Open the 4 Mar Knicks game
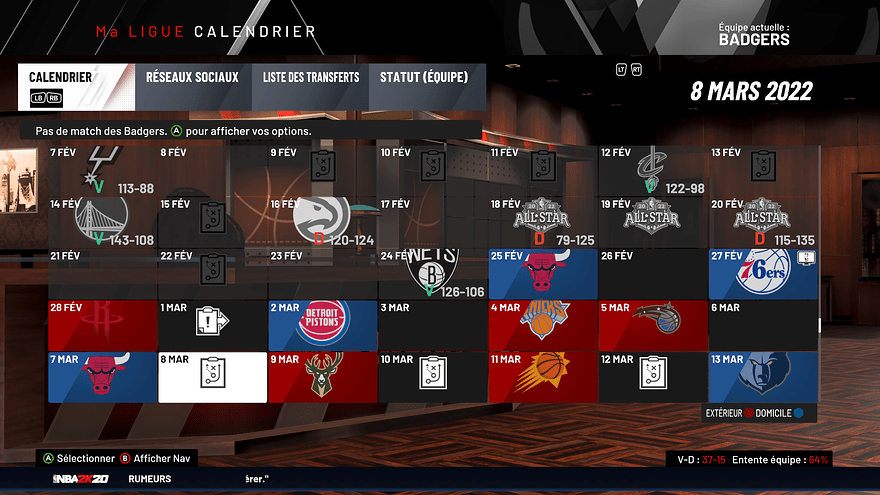The width and height of the screenshot is (880, 495). pos(543,324)
